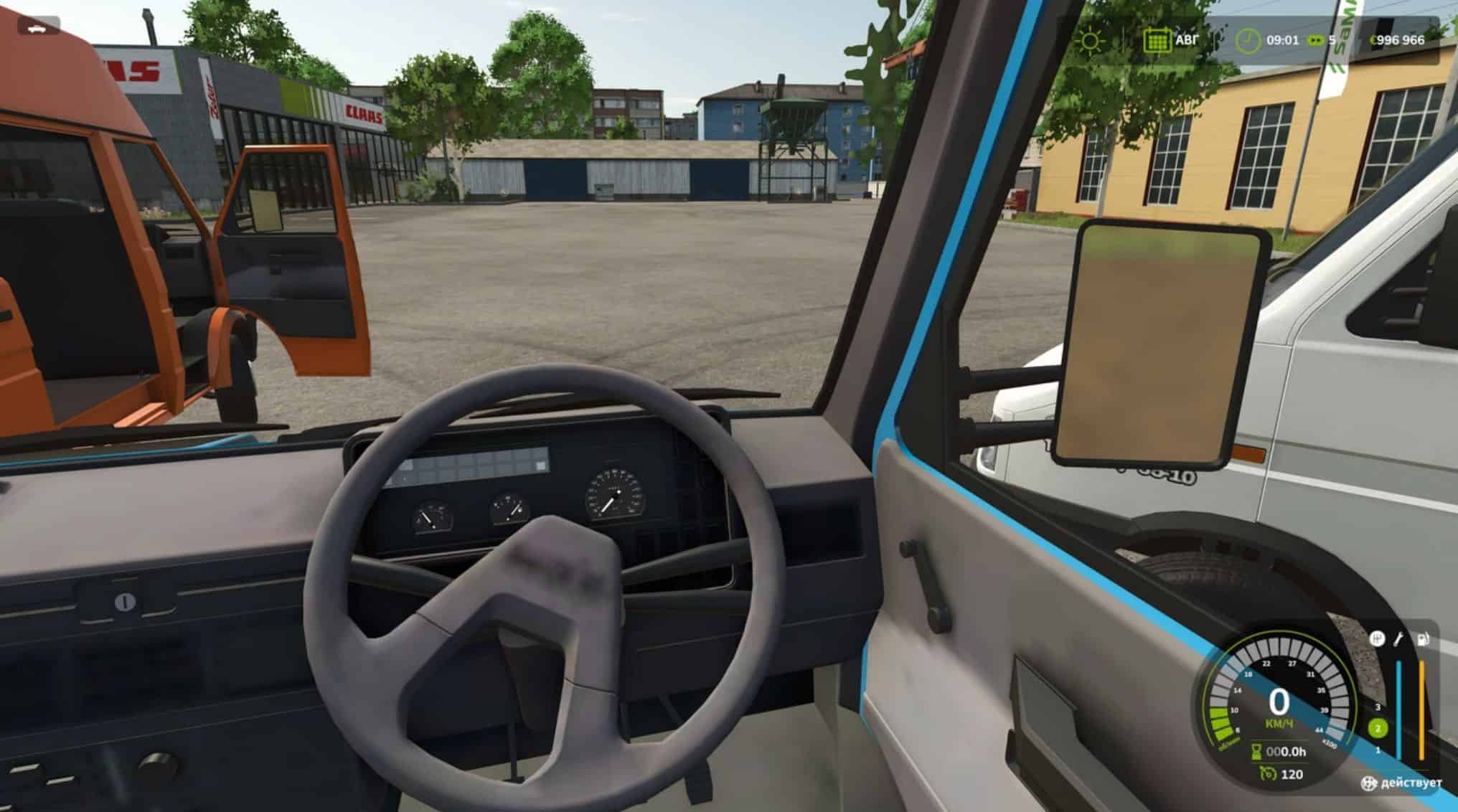Click the gearbox shifter icon
Screen dimensions: 1458x812
[x=1377, y=638]
